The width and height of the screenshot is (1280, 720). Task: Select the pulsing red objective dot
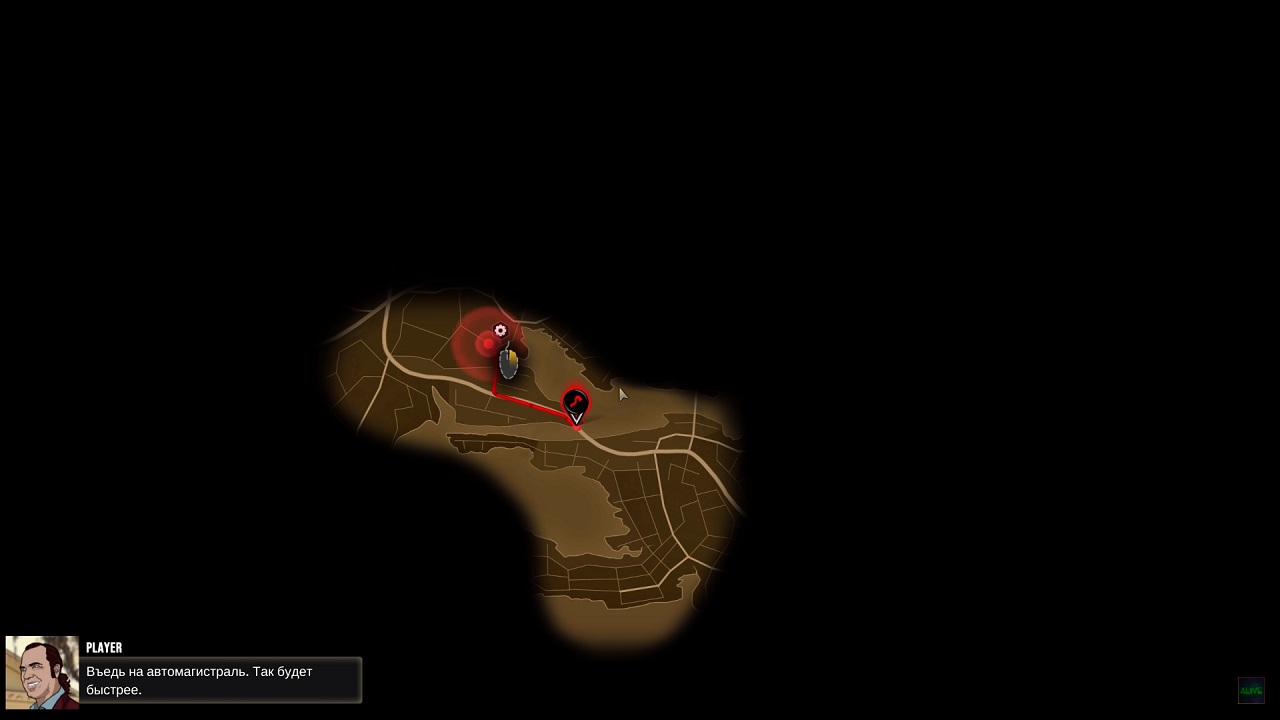tap(488, 344)
